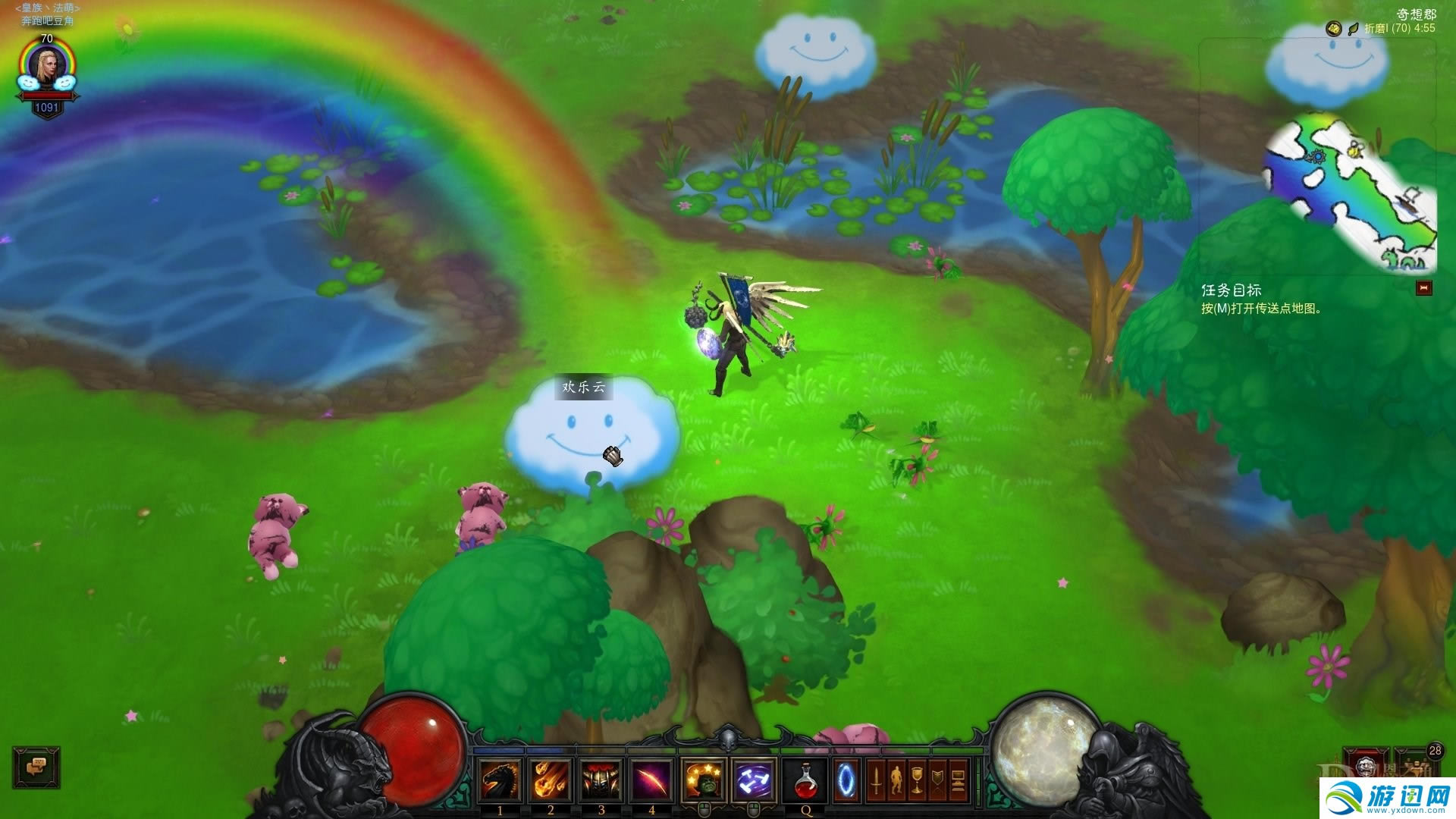This screenshot has width=1456, height=819.
Task: Activate the horse steed skill in slot 1
Action: click(500, 780)
